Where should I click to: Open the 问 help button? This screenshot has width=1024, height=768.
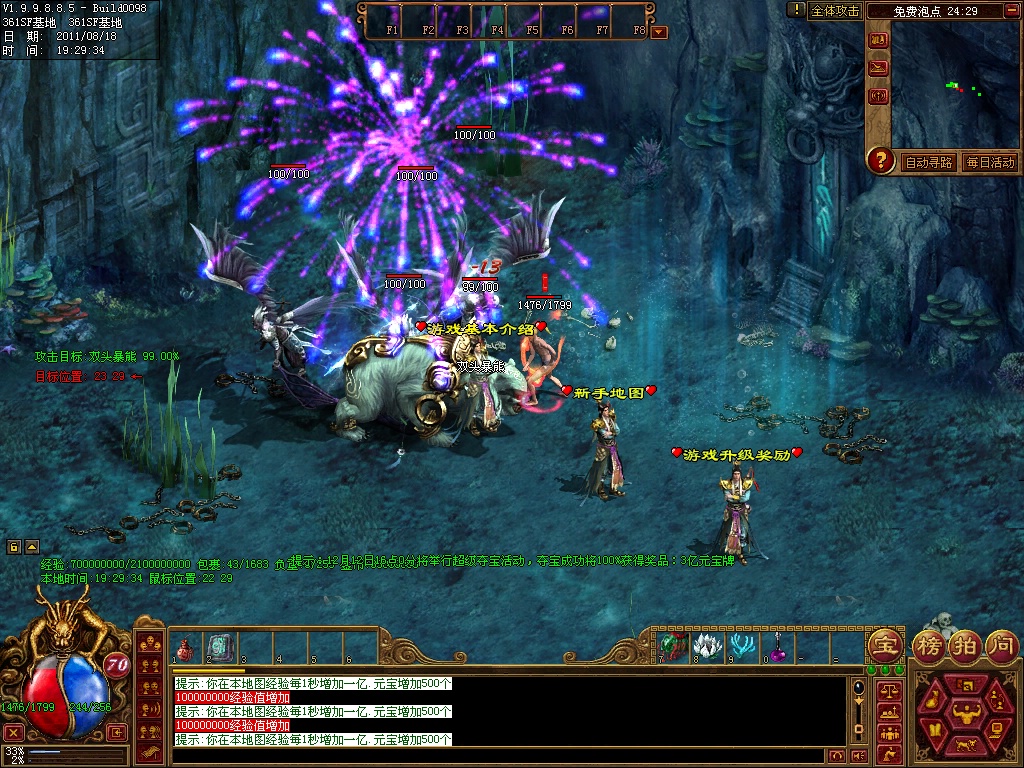pyautogui.click(x=1001, y=645)
